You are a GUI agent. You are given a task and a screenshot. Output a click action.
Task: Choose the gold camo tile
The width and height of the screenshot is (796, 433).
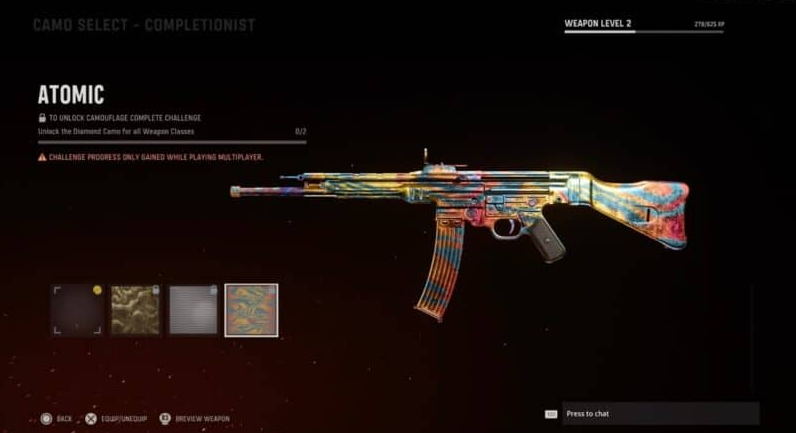135,310
